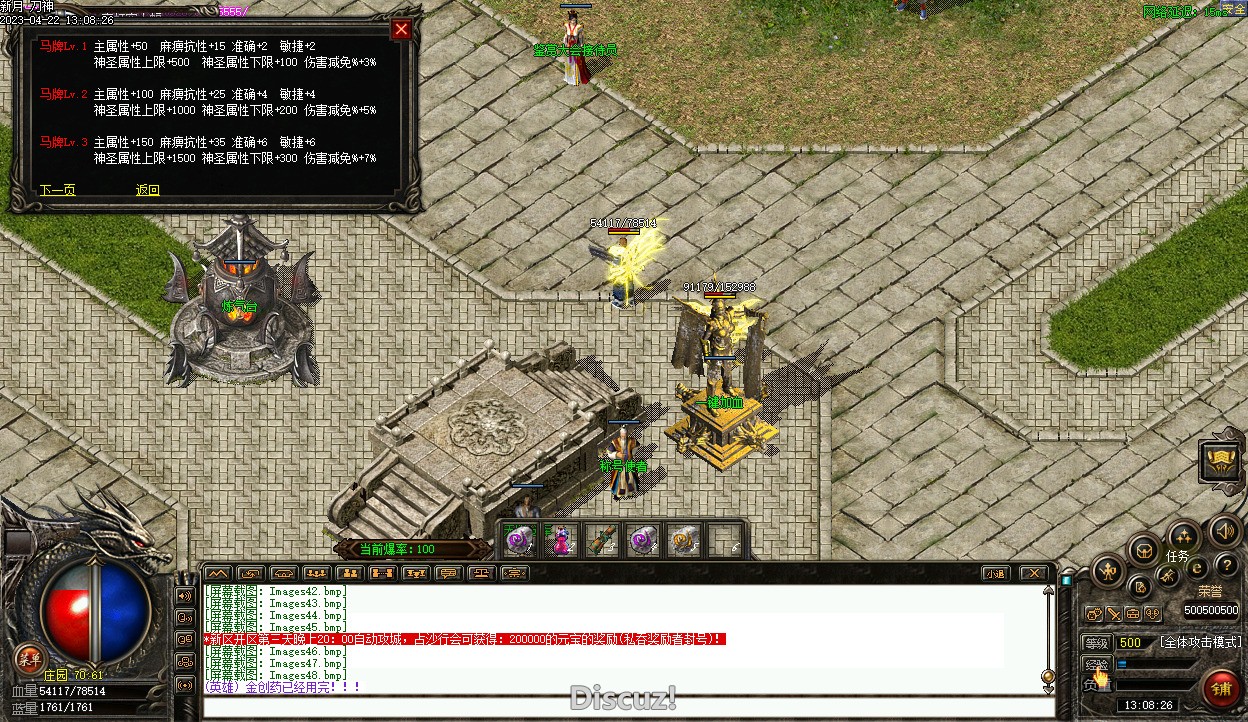Open the 菜单 menu orb button
The width and height of the screenshot is (1248, 722).
coord(29,657)
